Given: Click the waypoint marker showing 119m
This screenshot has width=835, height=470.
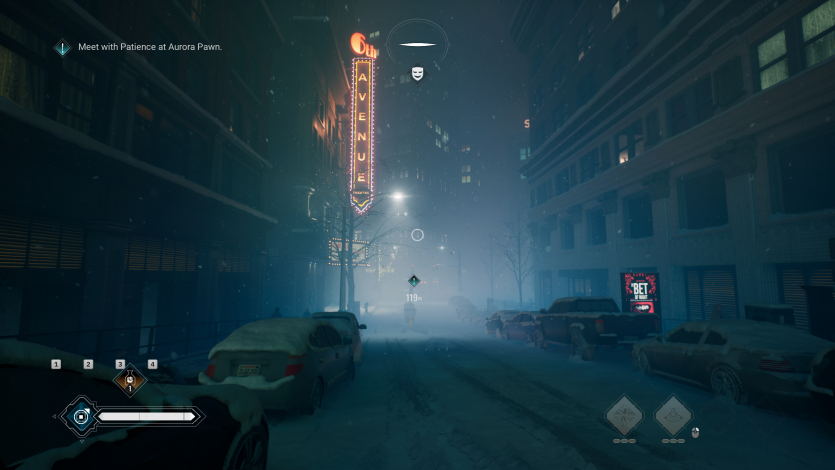Looking at the screenshot, I should 413,281.
